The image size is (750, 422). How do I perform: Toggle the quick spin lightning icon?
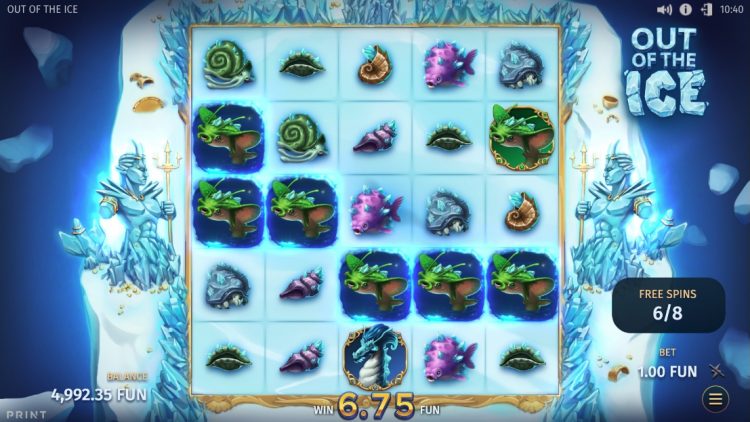click(x=716, y=371)
